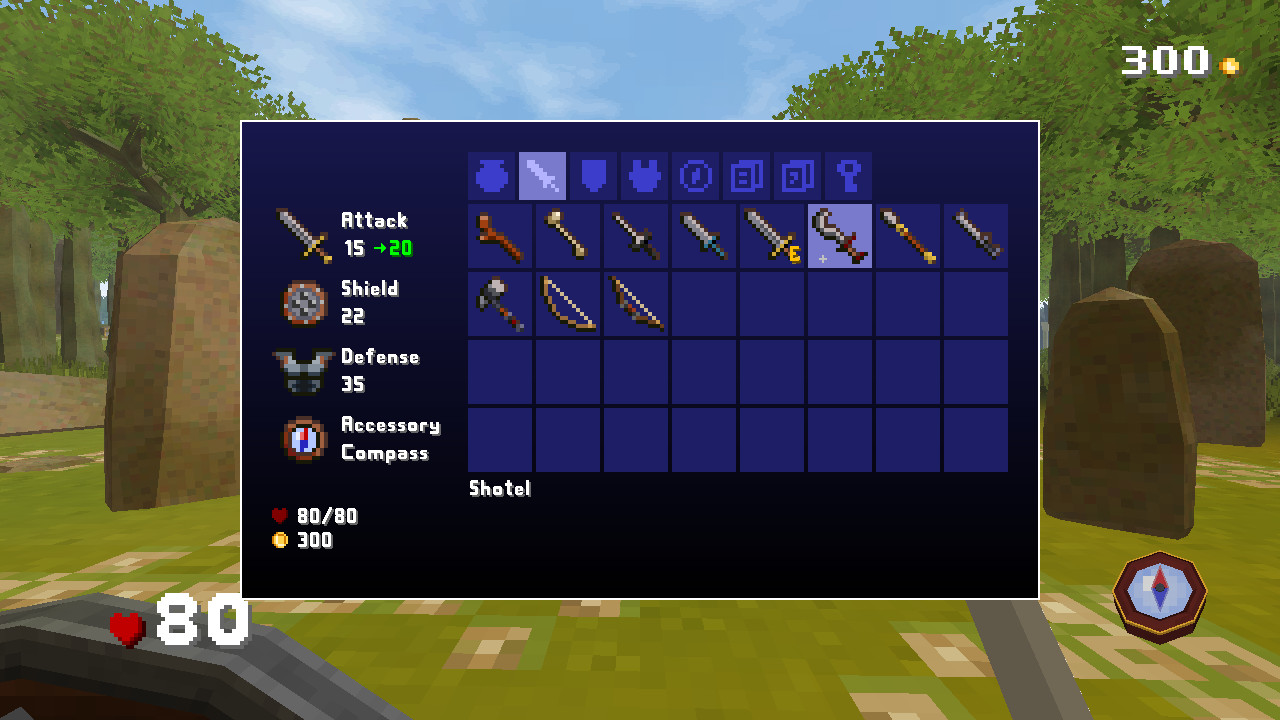Switch to the shield equipment tab
This screenshot has width=1280, height=720.
point(592,175)
